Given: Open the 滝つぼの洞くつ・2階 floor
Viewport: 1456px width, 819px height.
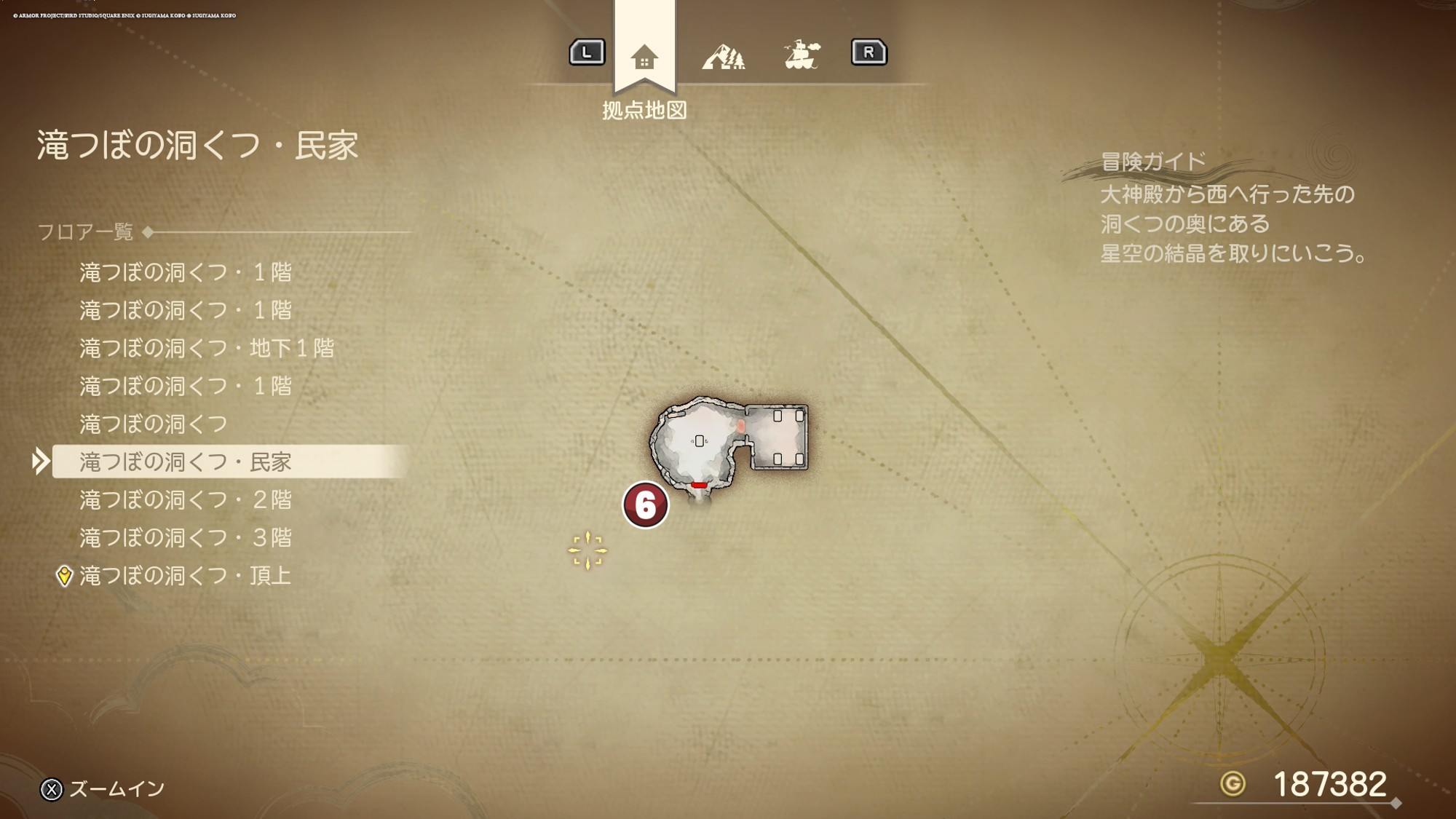Looking at the screenshot, I should click(x=186, y=499).
